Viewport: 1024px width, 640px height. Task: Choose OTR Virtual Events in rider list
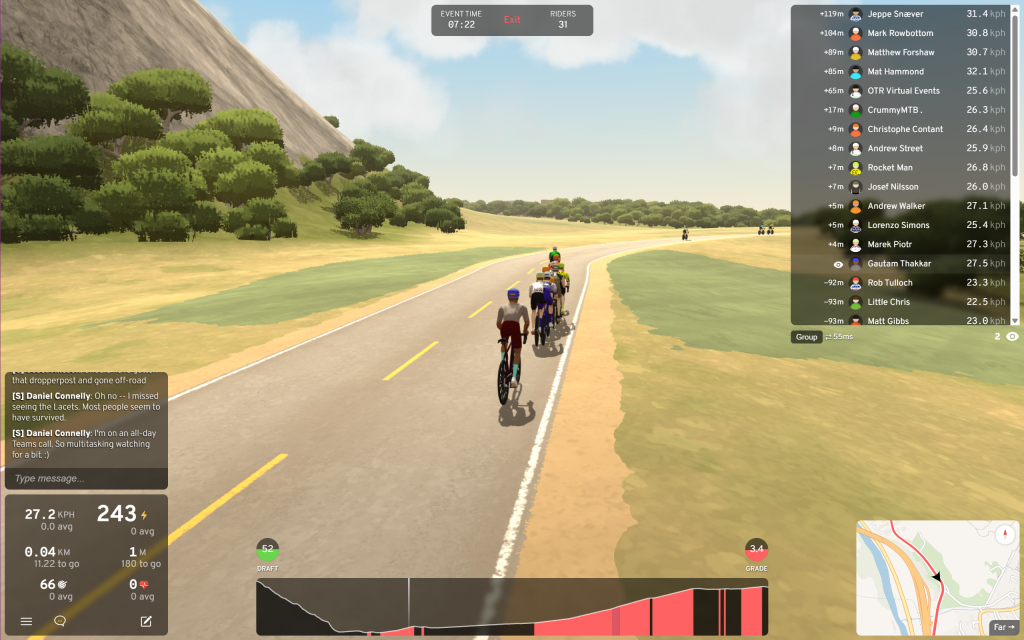pos(903,91)
